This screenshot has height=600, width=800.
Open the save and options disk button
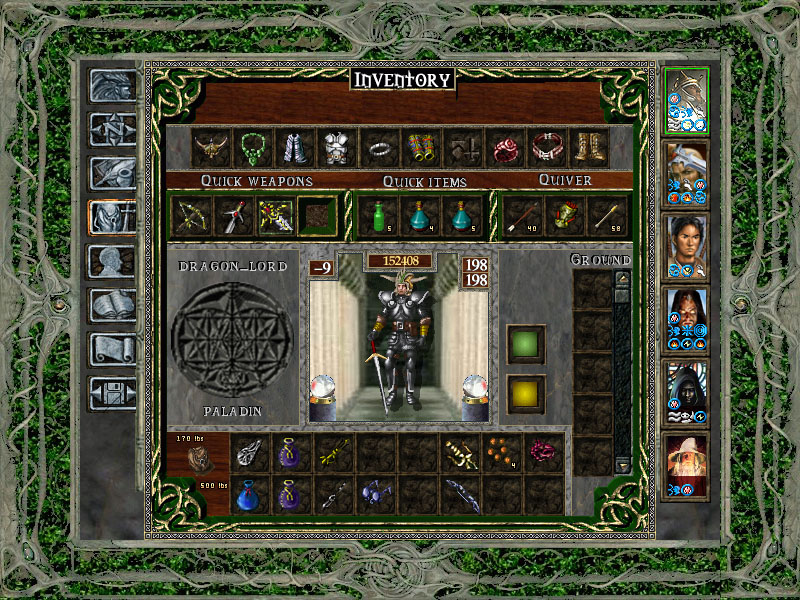tap(111, 392)
